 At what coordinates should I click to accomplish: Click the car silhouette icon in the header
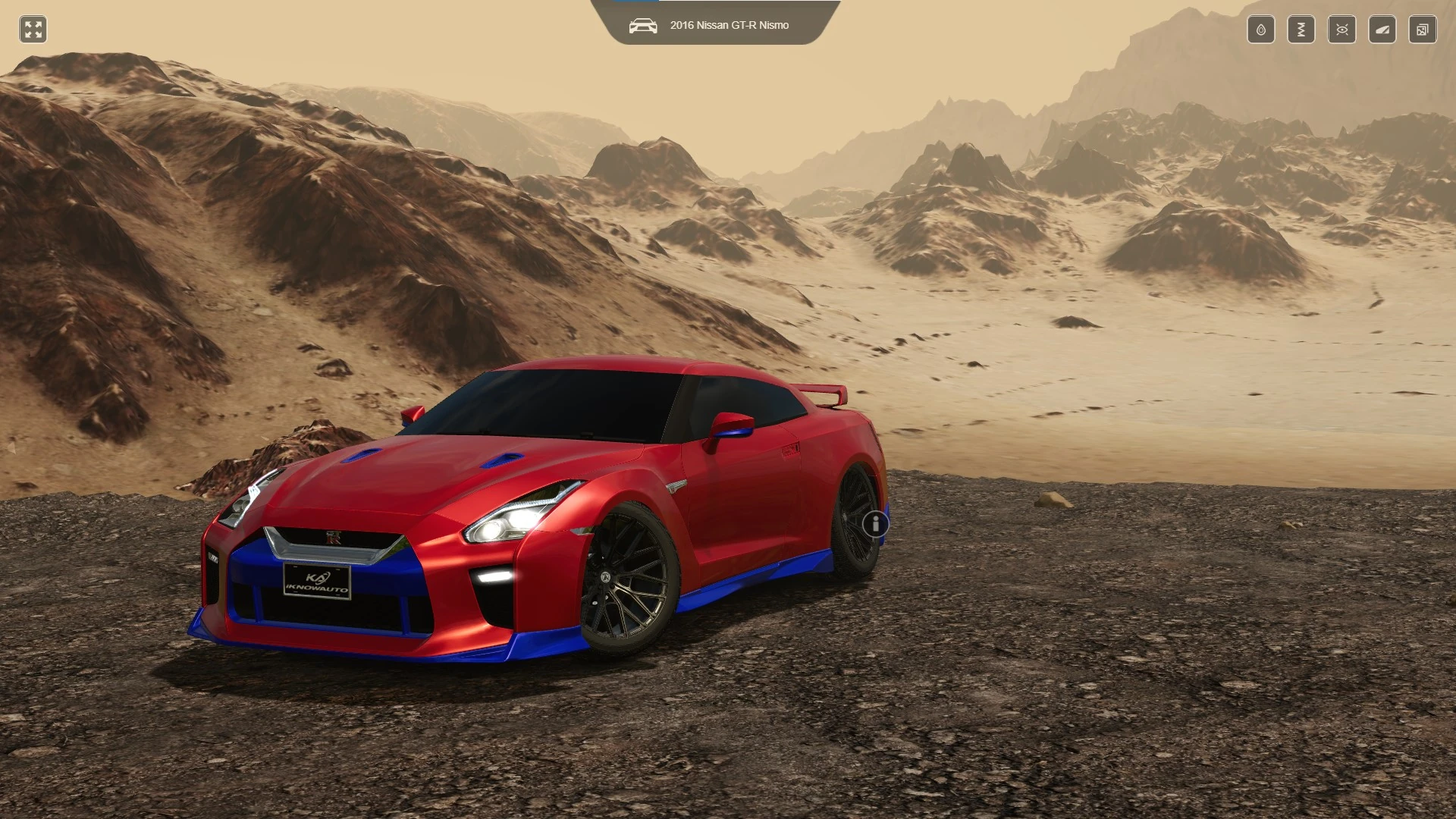click(643, 24)
